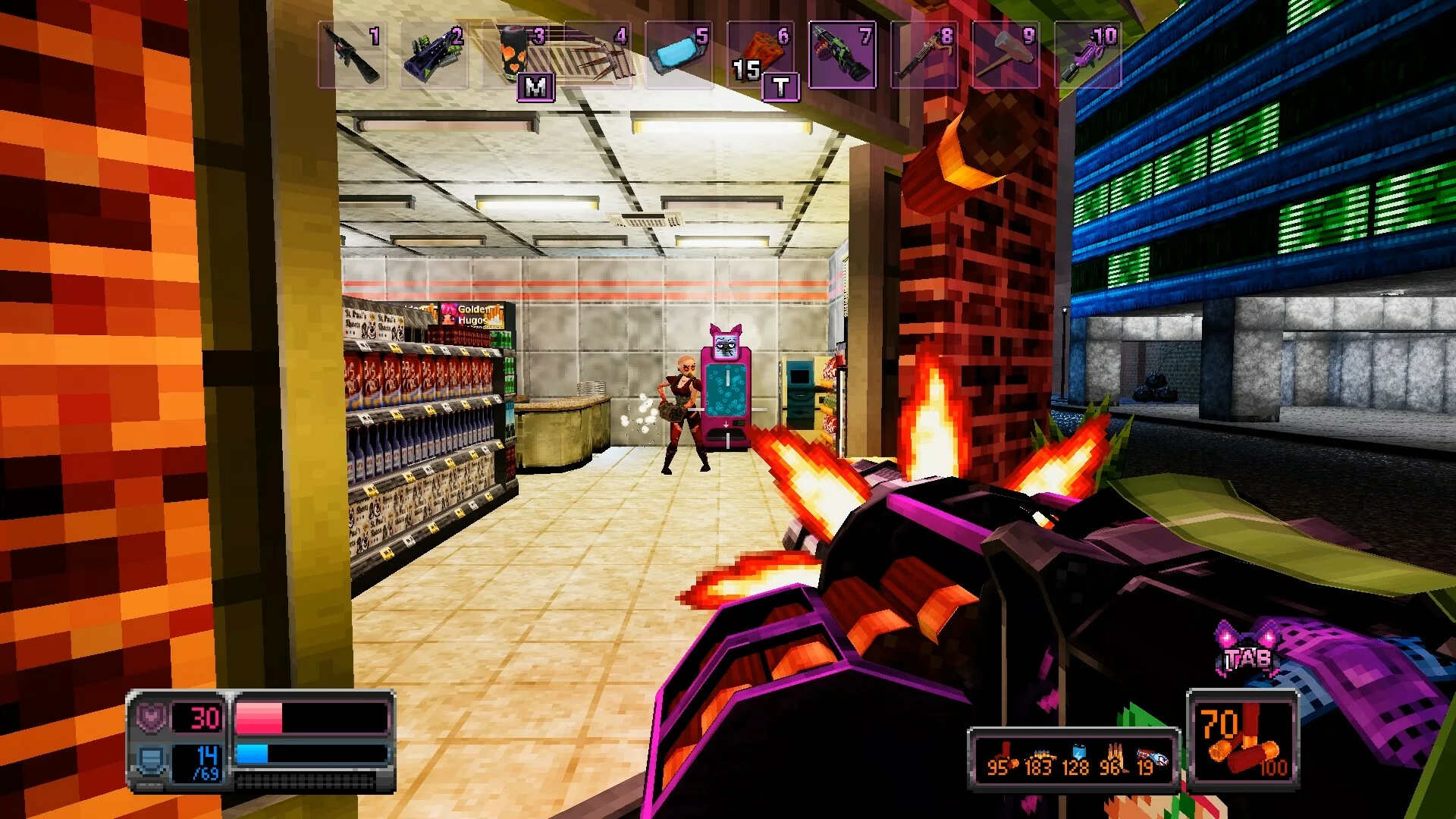Select the black assault rifle in slot 1
Viewport: 1456px width, 819px height.
pos(352,55)
